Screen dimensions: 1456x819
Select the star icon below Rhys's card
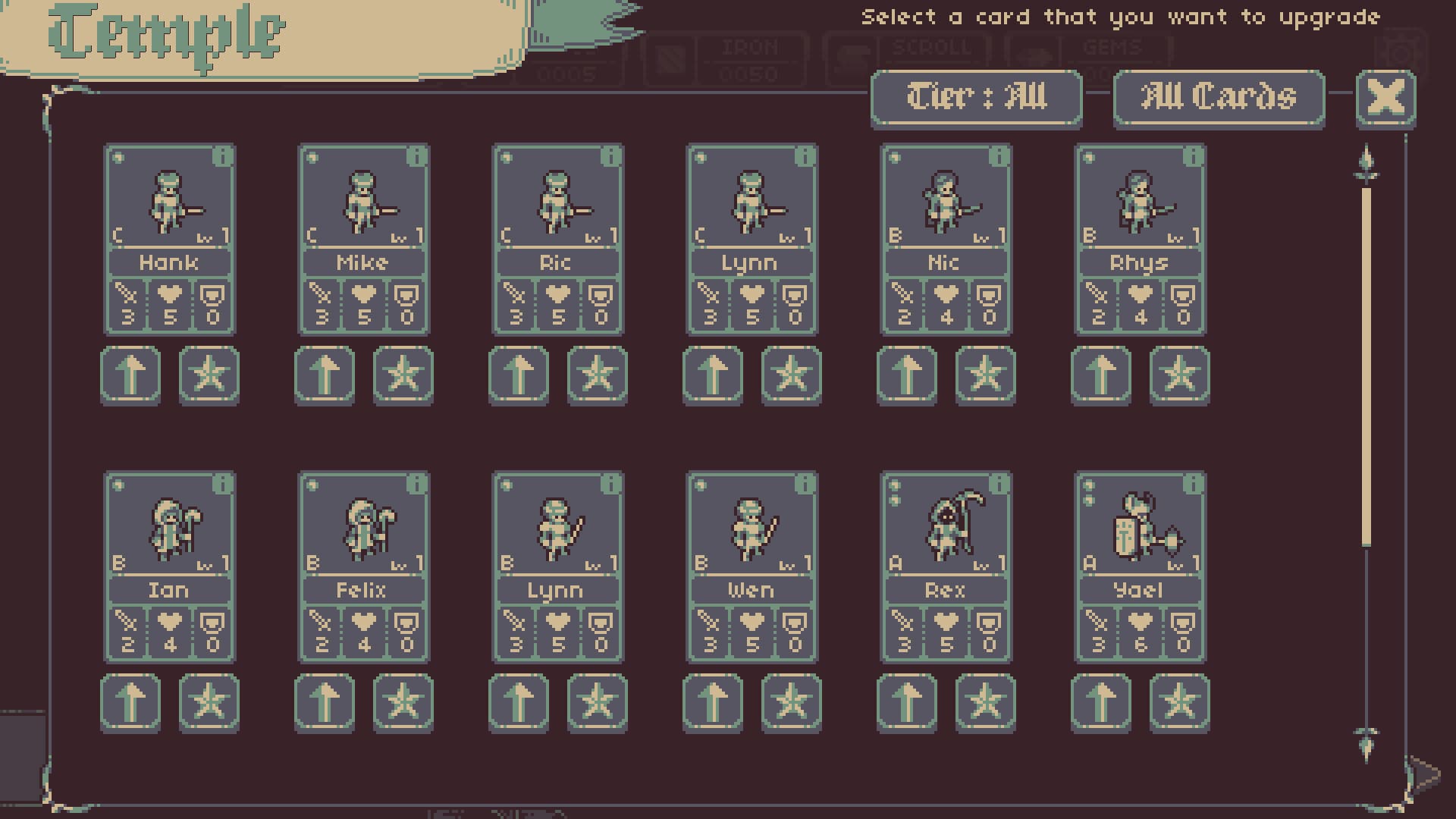click(x=1179, y=375)
